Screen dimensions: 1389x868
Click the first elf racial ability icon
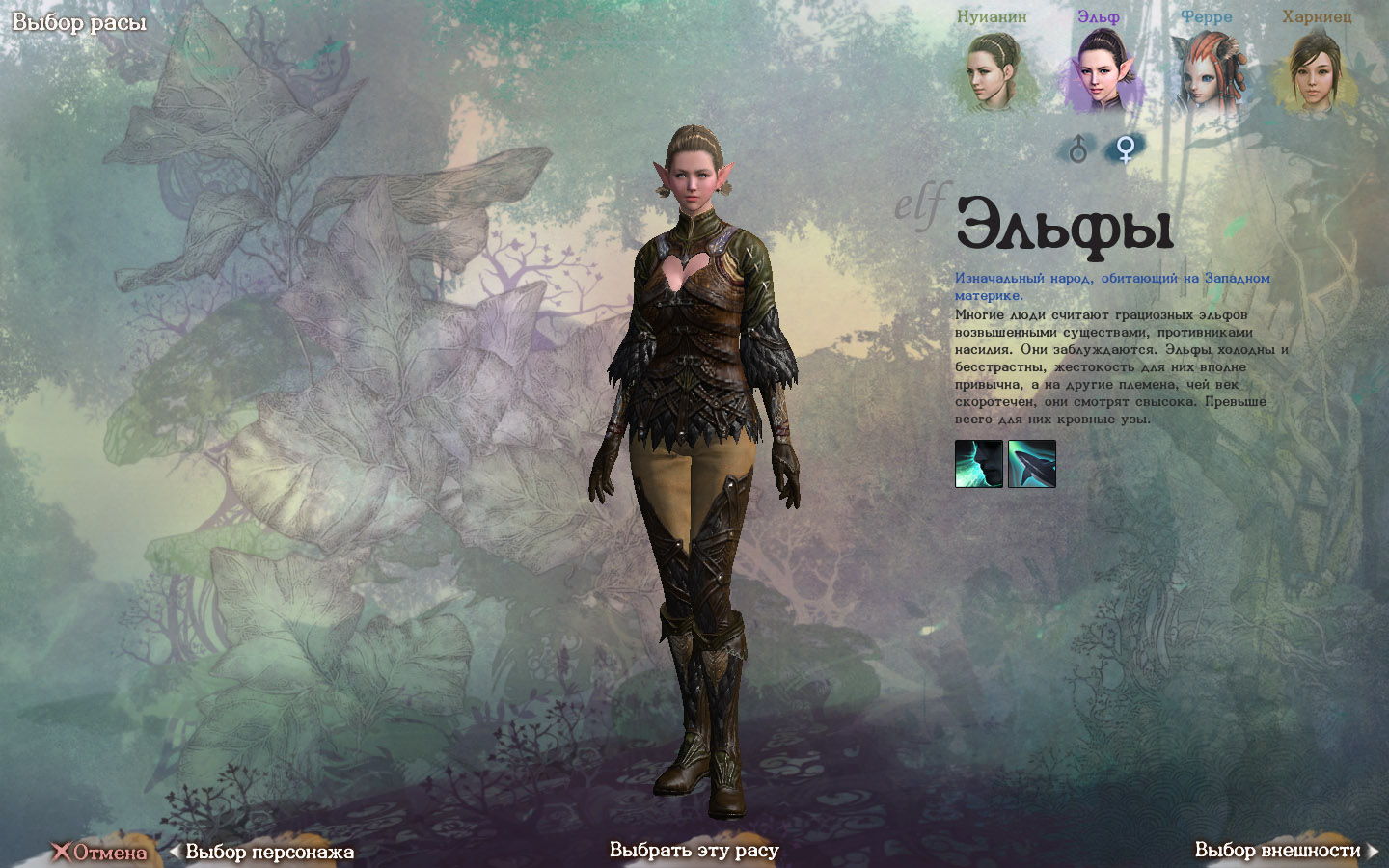point(978,464)
